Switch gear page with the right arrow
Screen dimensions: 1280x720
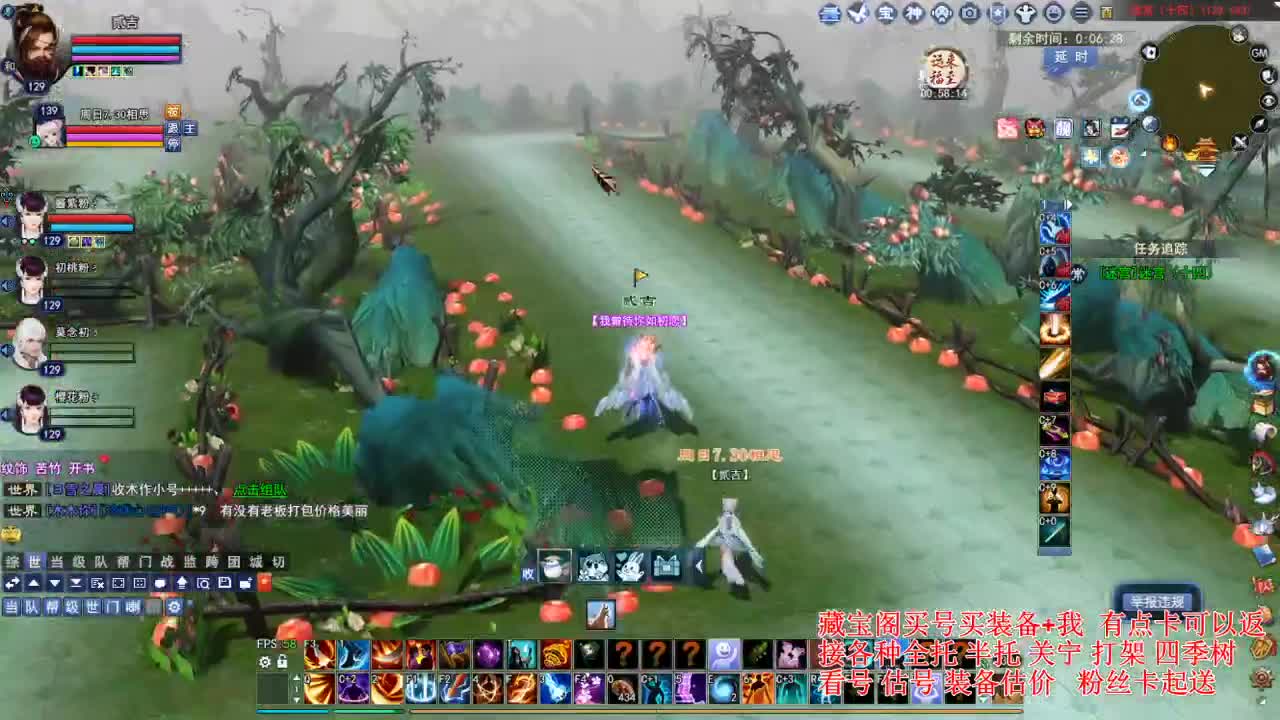click(x=1068, y=203)
